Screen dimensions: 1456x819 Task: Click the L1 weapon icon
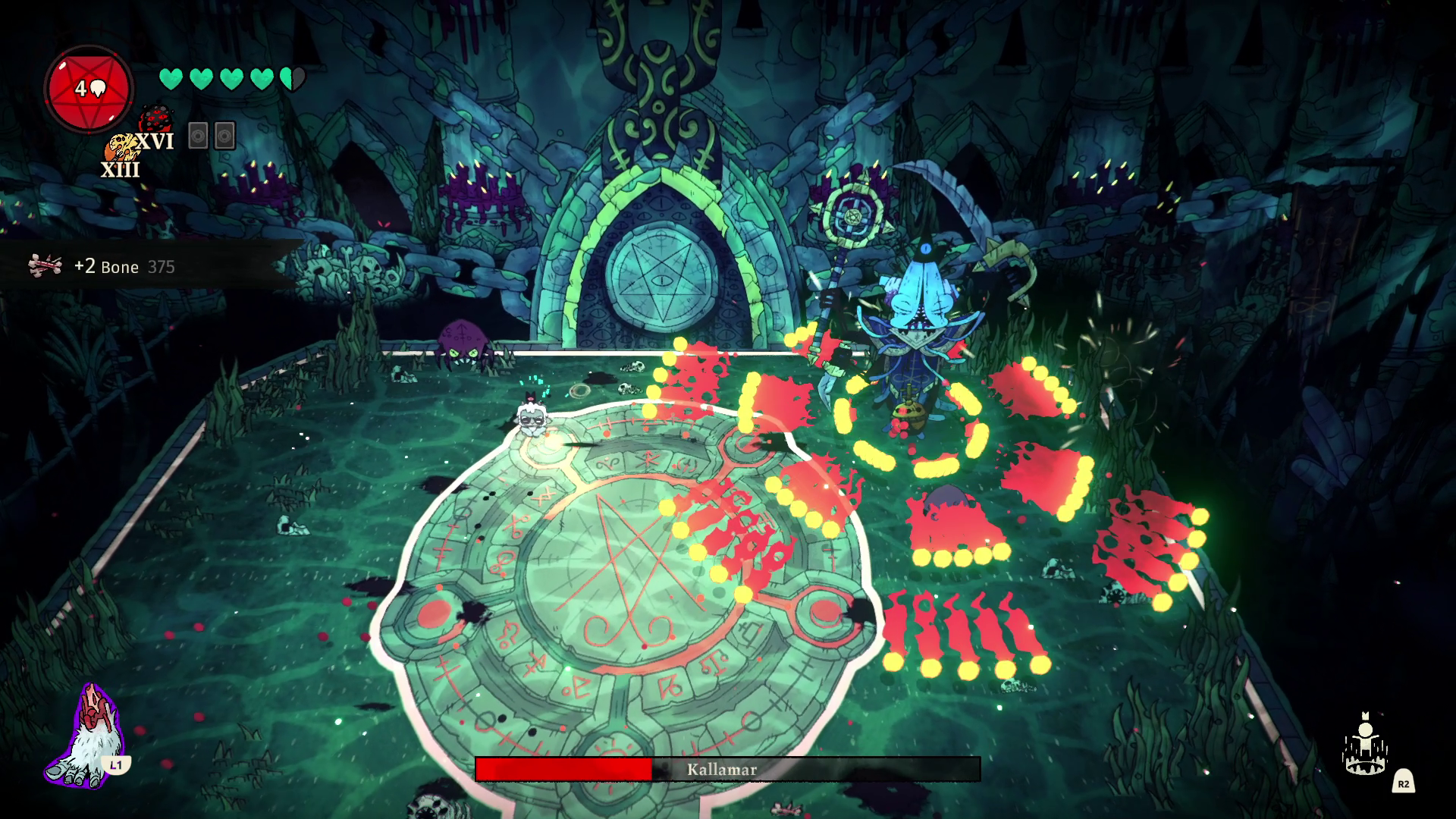tap(91, 728)
